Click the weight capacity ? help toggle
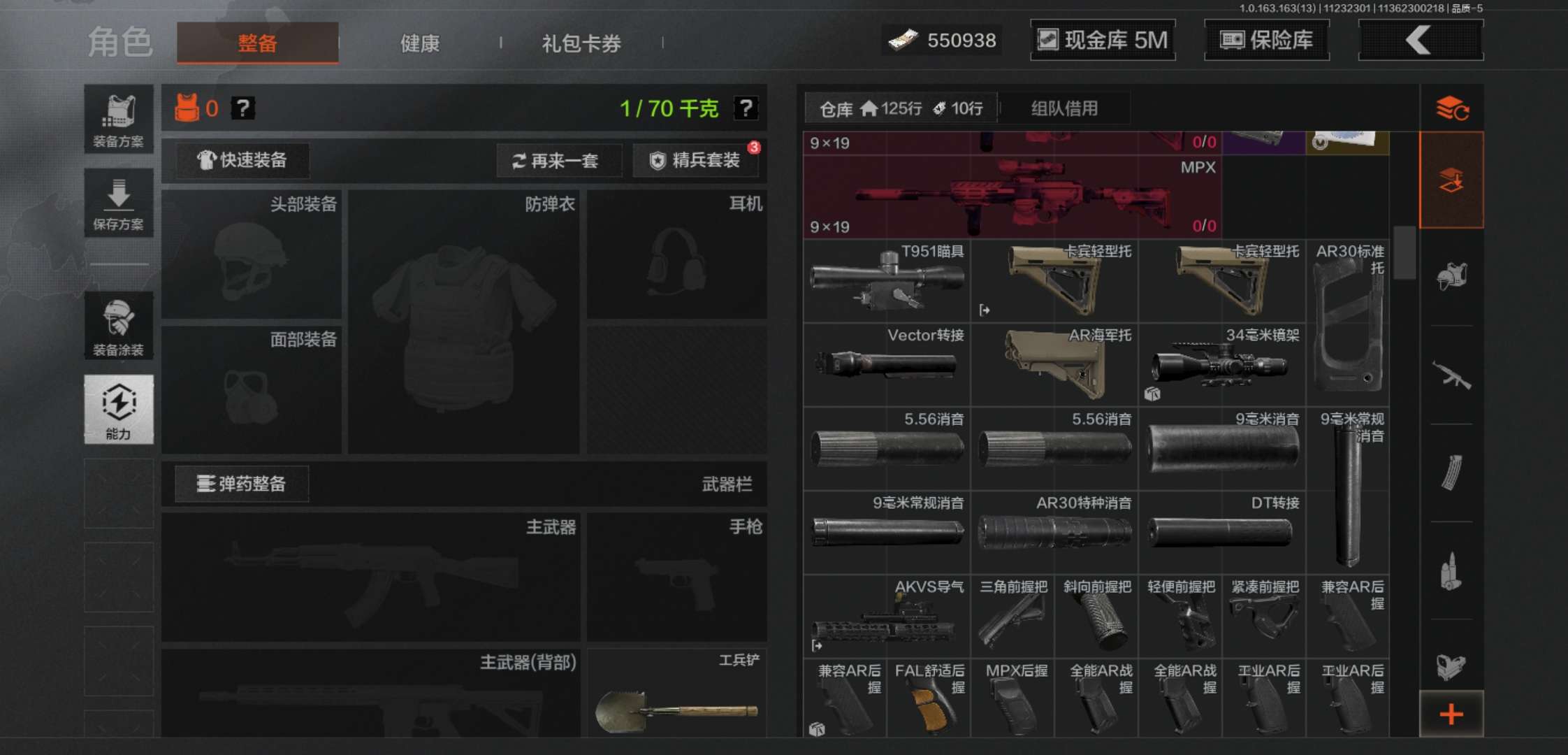 click(x=746, y=107)
